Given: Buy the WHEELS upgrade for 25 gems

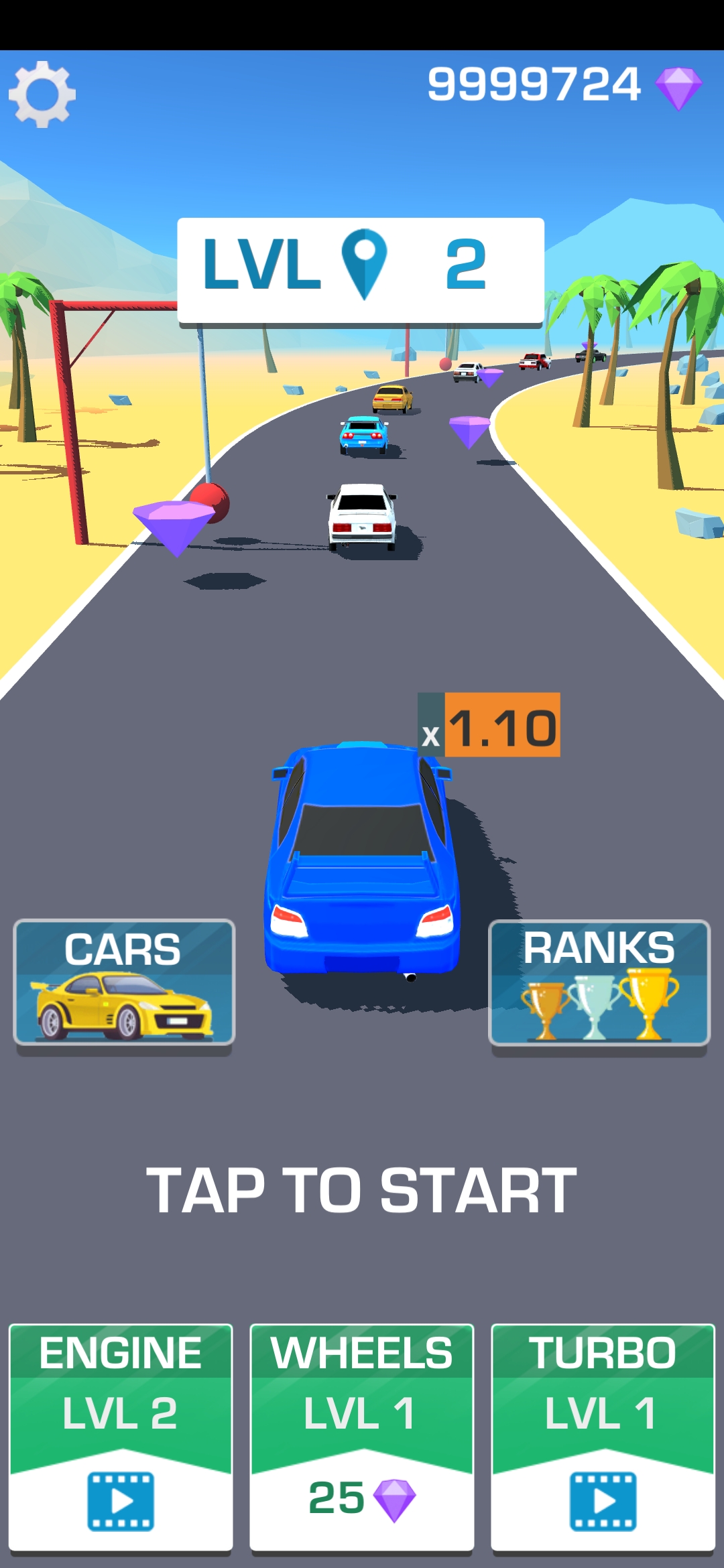Looking at the screenshot, I should [362, 1437].
